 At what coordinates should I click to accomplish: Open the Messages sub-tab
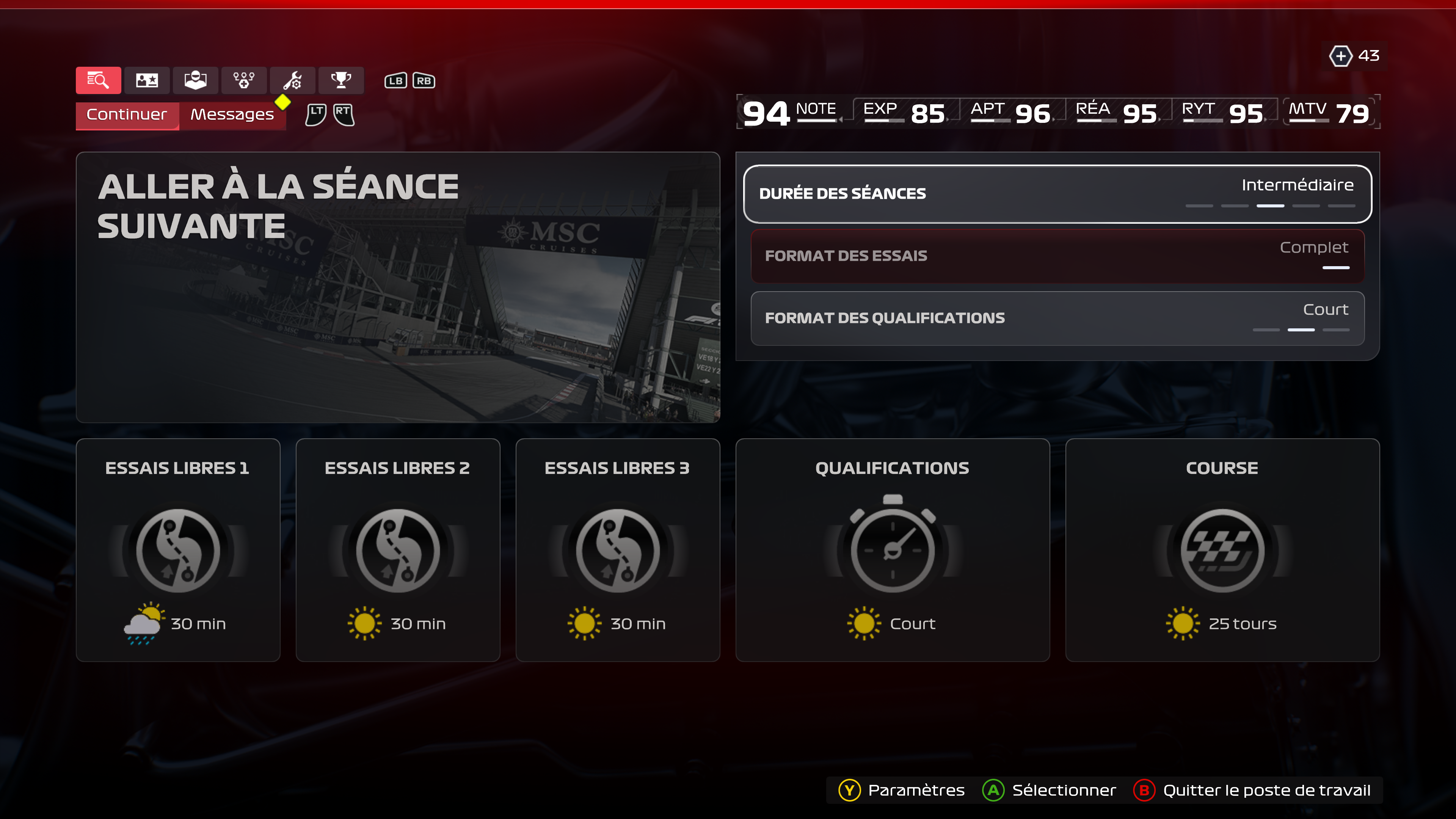[232, 115]
